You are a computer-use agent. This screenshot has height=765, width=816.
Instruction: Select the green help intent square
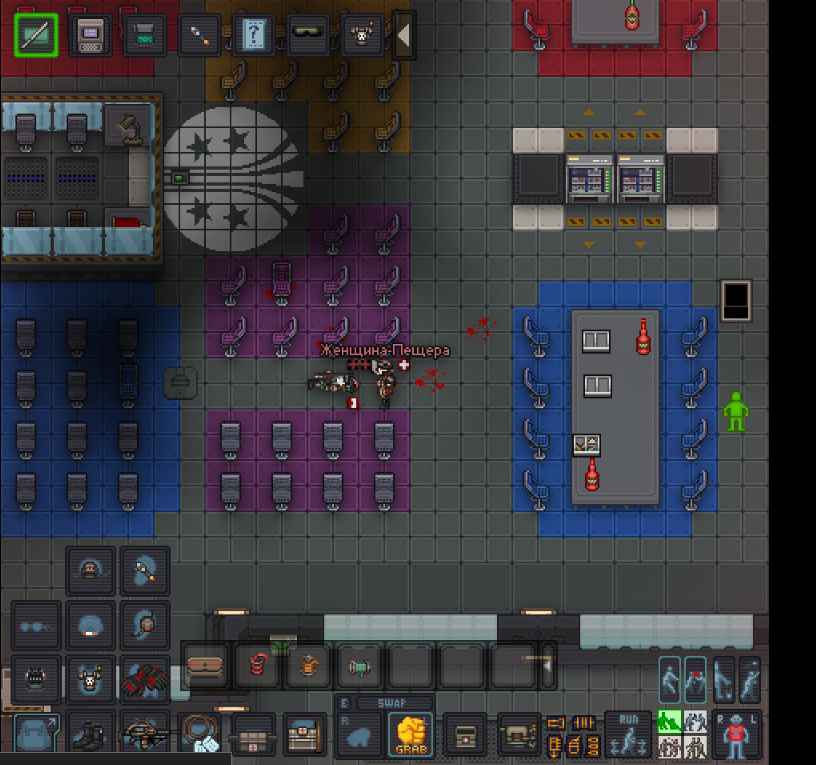tap(669, 721)
